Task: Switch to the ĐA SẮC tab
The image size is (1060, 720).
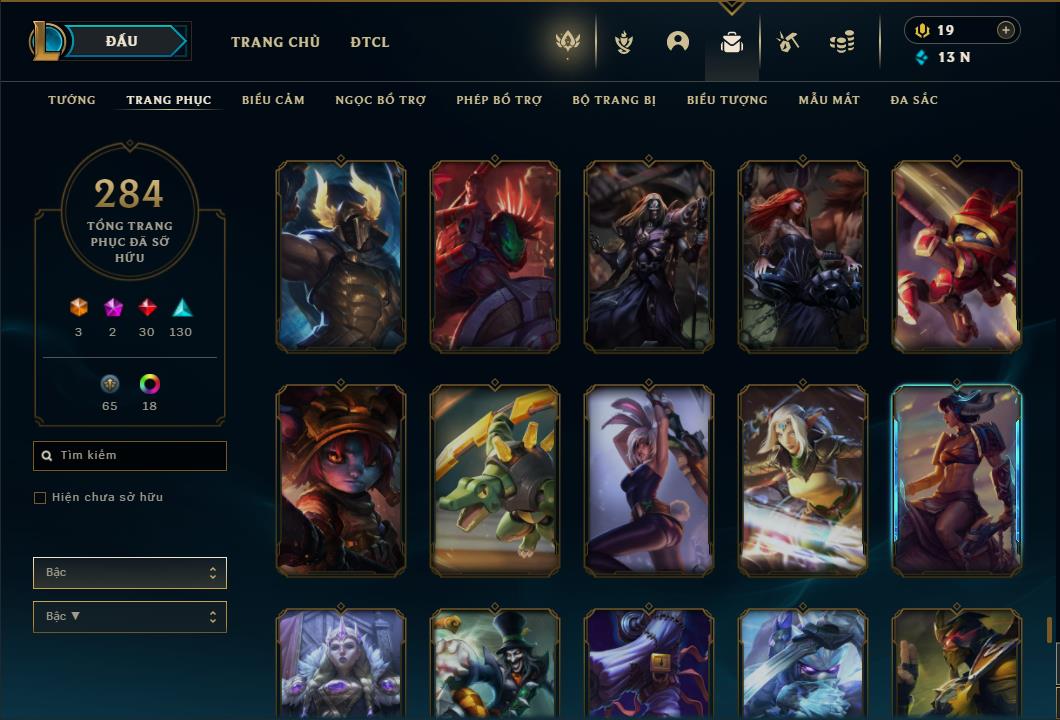Action: [x=914, y=100]
